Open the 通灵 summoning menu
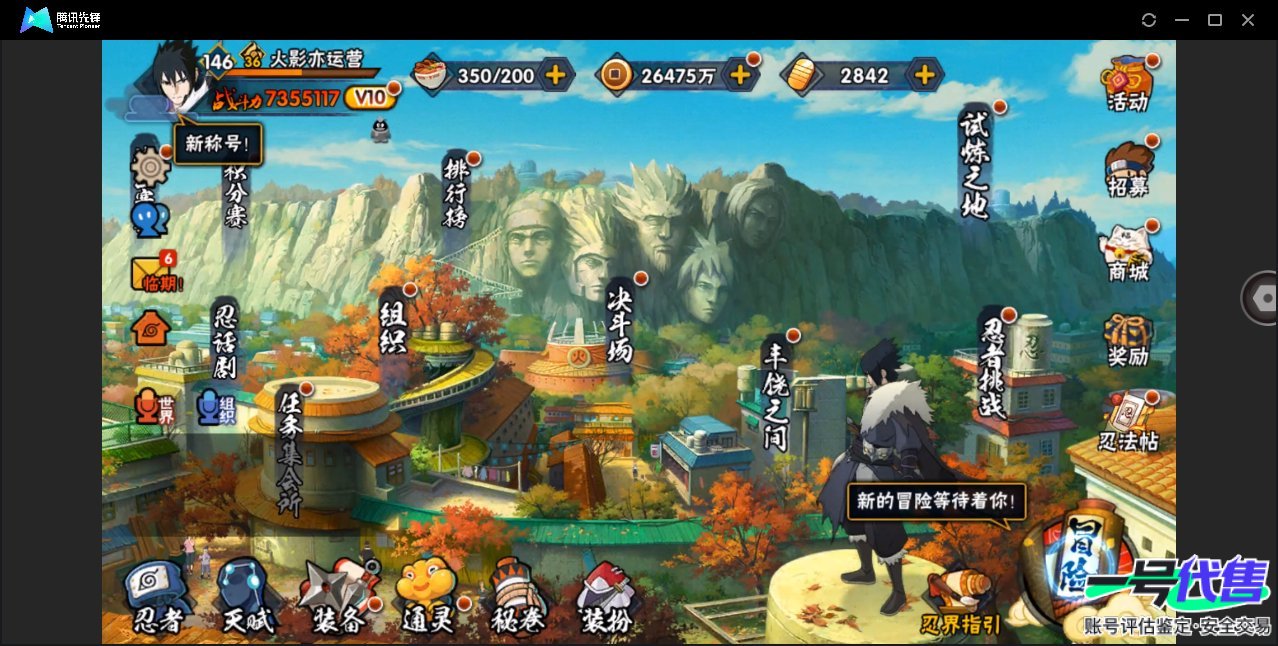This screenshot has height=646, width=1278. pyautogui.click(x=427, y=597)
